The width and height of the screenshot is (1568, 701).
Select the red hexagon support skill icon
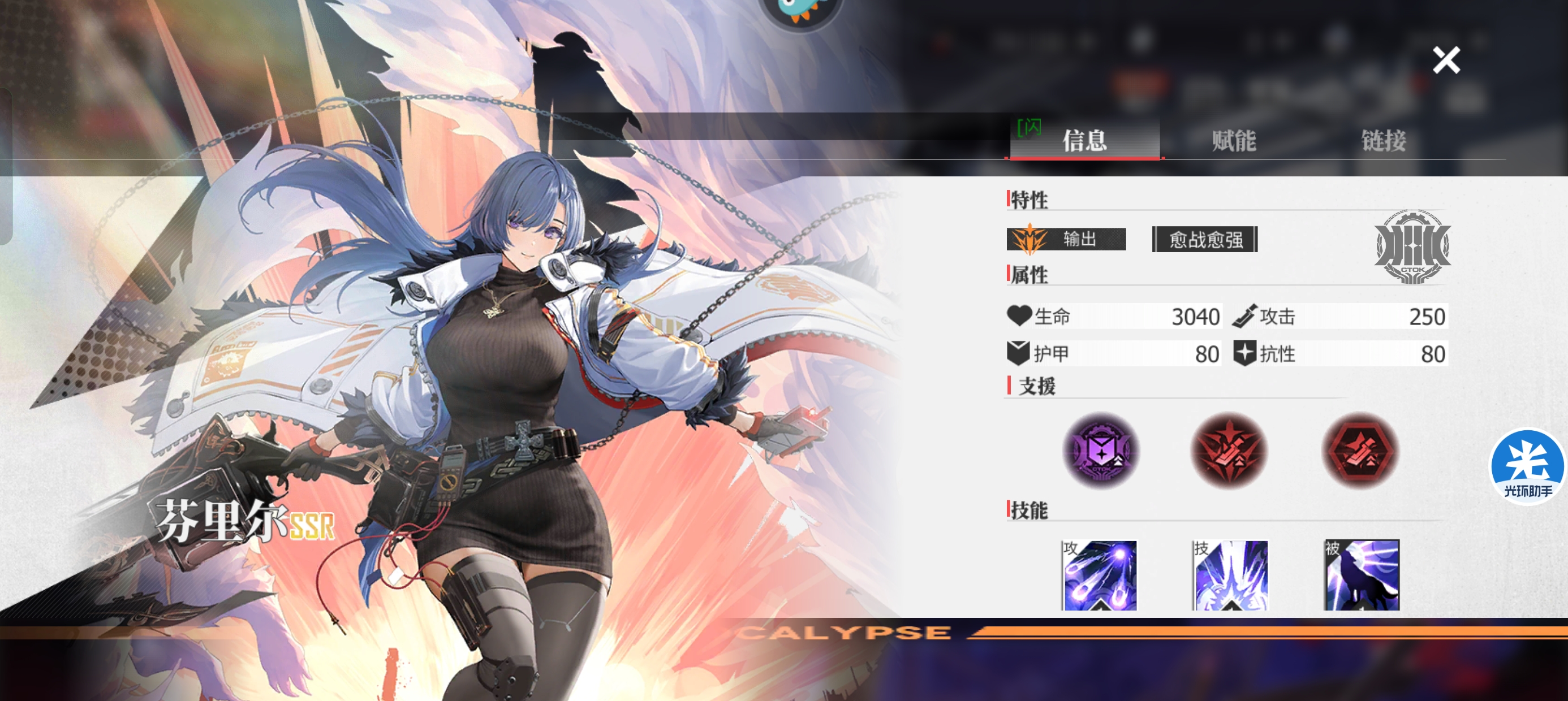click(x=1360, y=451)
